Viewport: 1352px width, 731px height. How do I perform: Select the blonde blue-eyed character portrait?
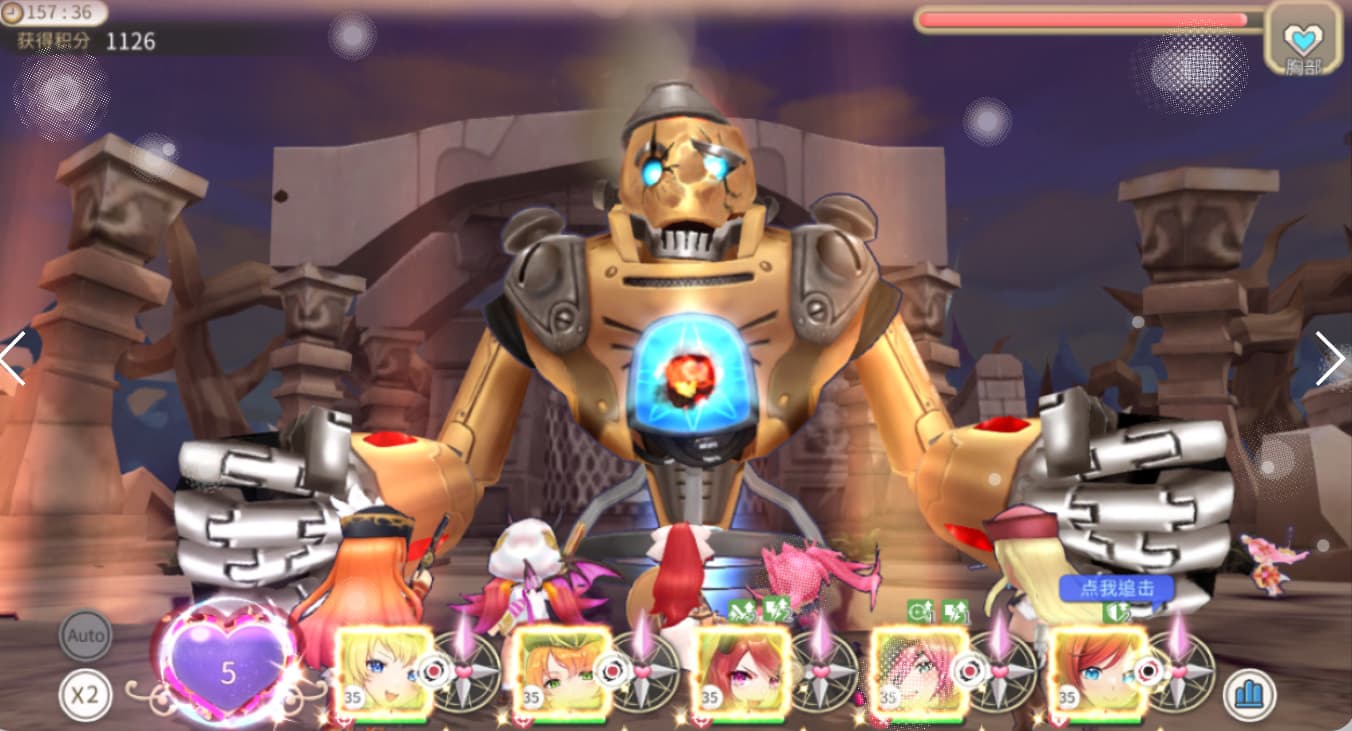click(384, 672)
